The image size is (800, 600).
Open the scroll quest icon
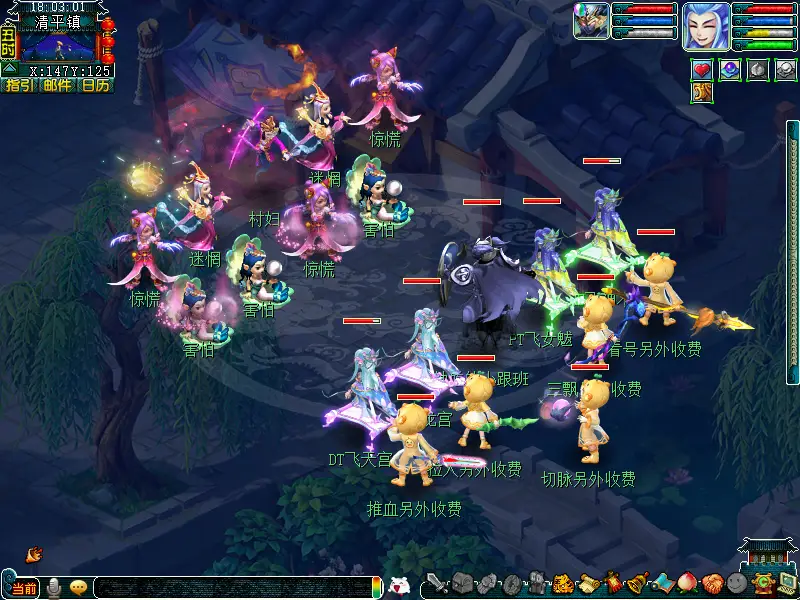(587, 583)
